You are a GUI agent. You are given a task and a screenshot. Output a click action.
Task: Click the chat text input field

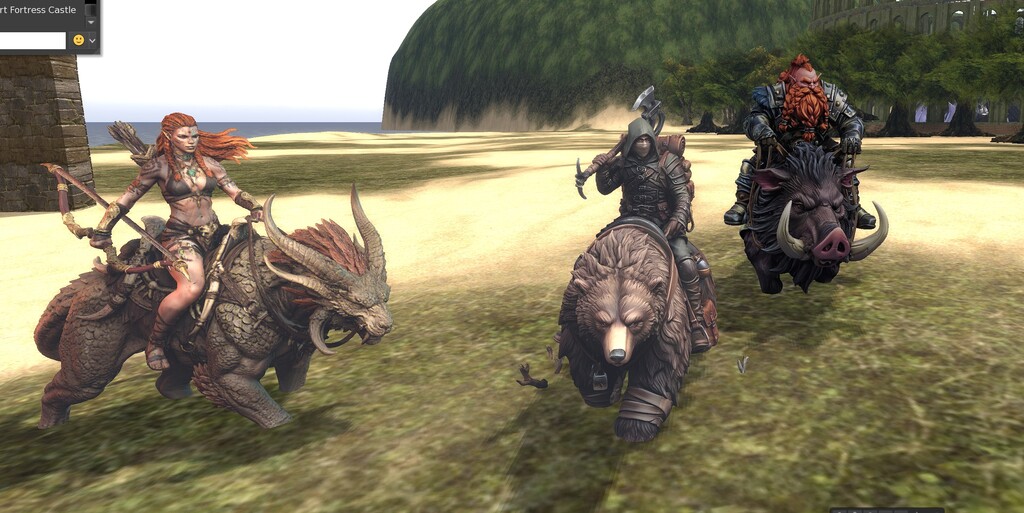tap(32, 41)
